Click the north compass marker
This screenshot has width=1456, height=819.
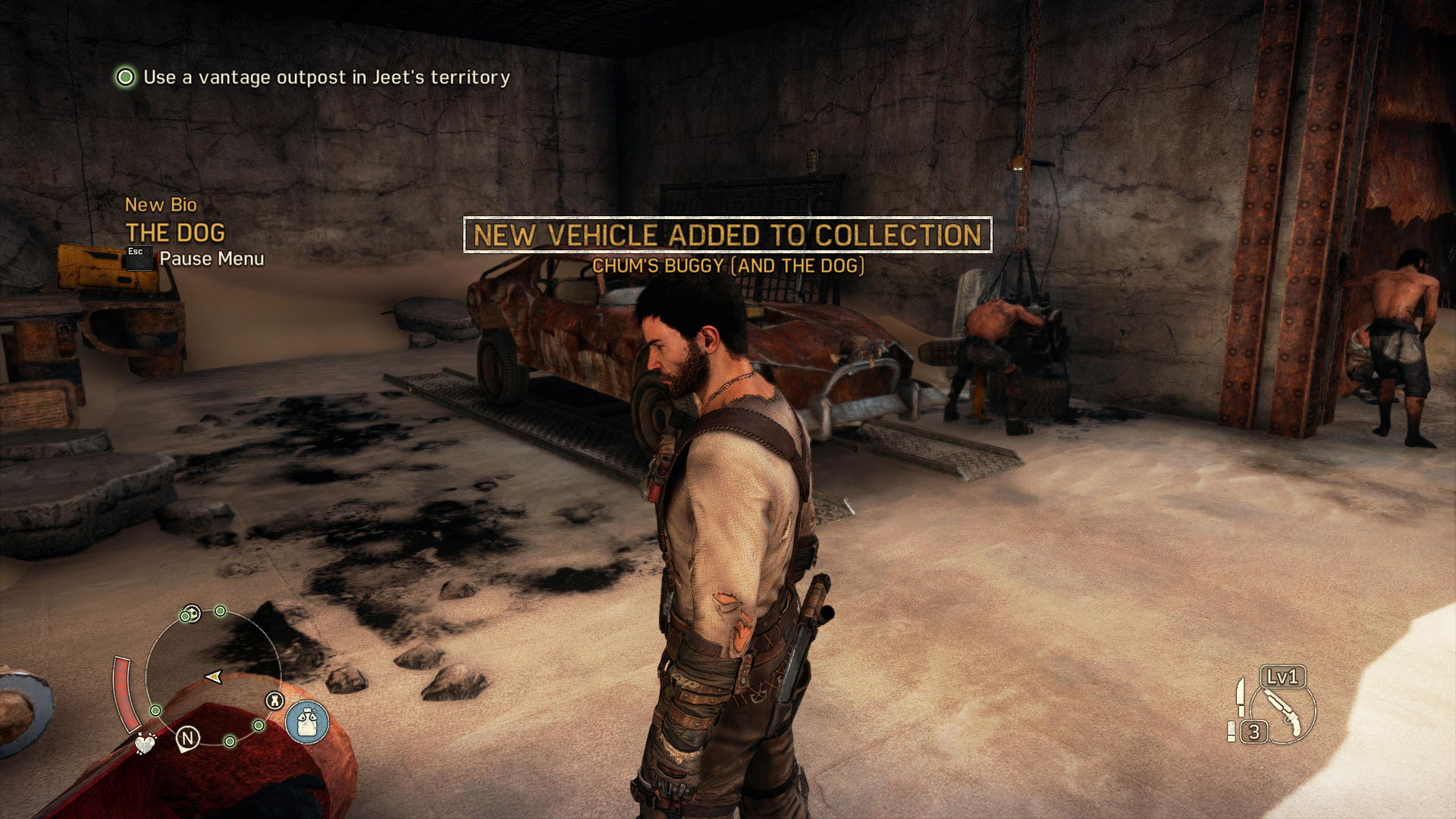point(187,737)
